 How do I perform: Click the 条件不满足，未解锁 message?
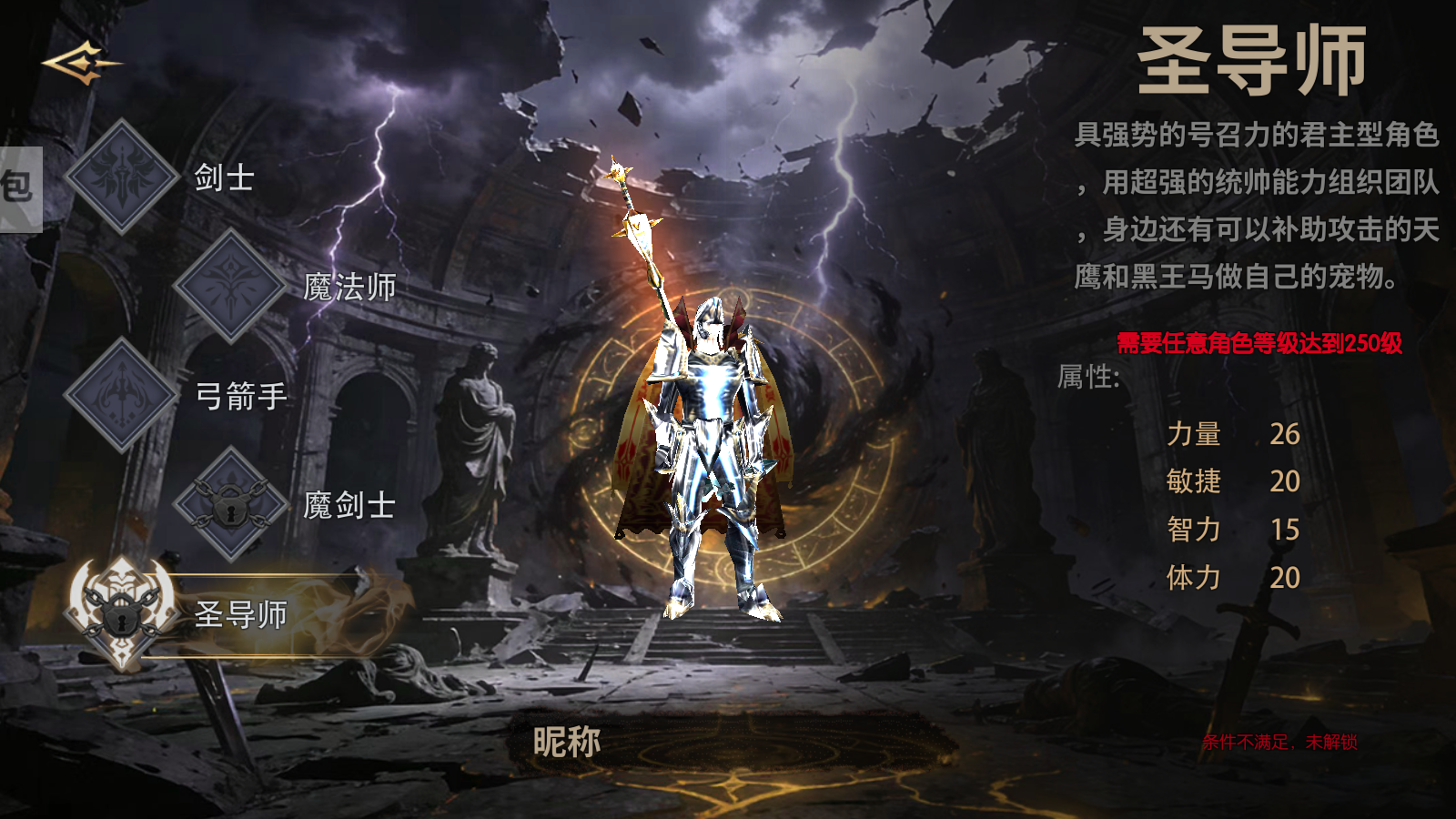pos(1280,742)
